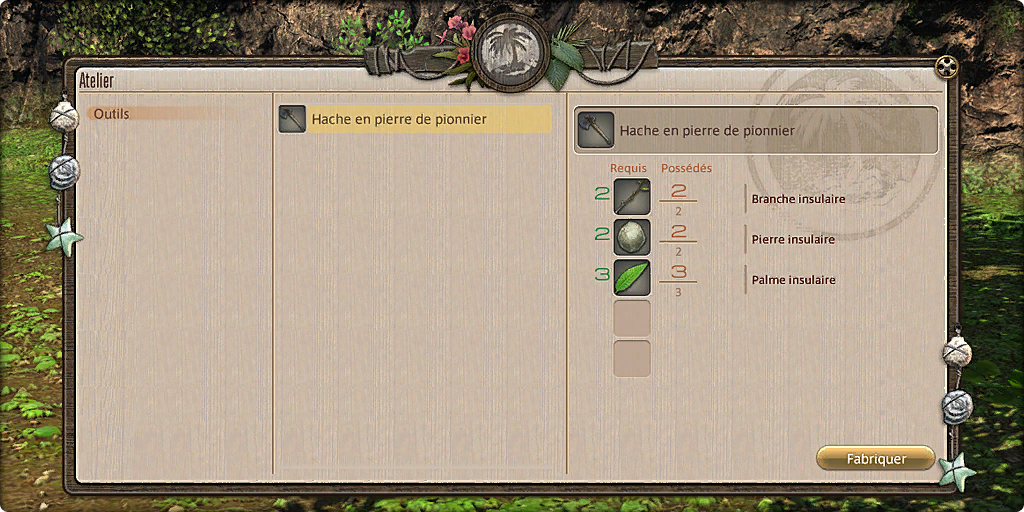Screen dimensions: 1024x512
Task: Select the Pierre insulaire ingredient slot
Action: pyautogui.click(x=632, y=237)
